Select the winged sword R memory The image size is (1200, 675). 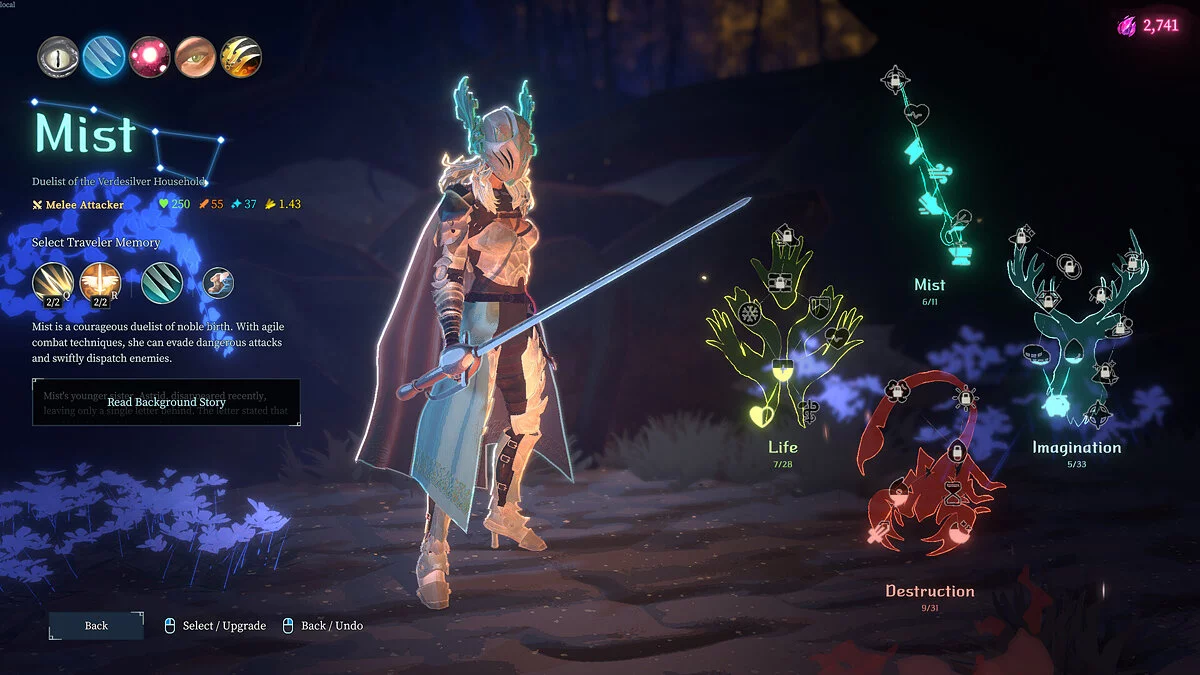pyautogui.click(x=100, y=282)
